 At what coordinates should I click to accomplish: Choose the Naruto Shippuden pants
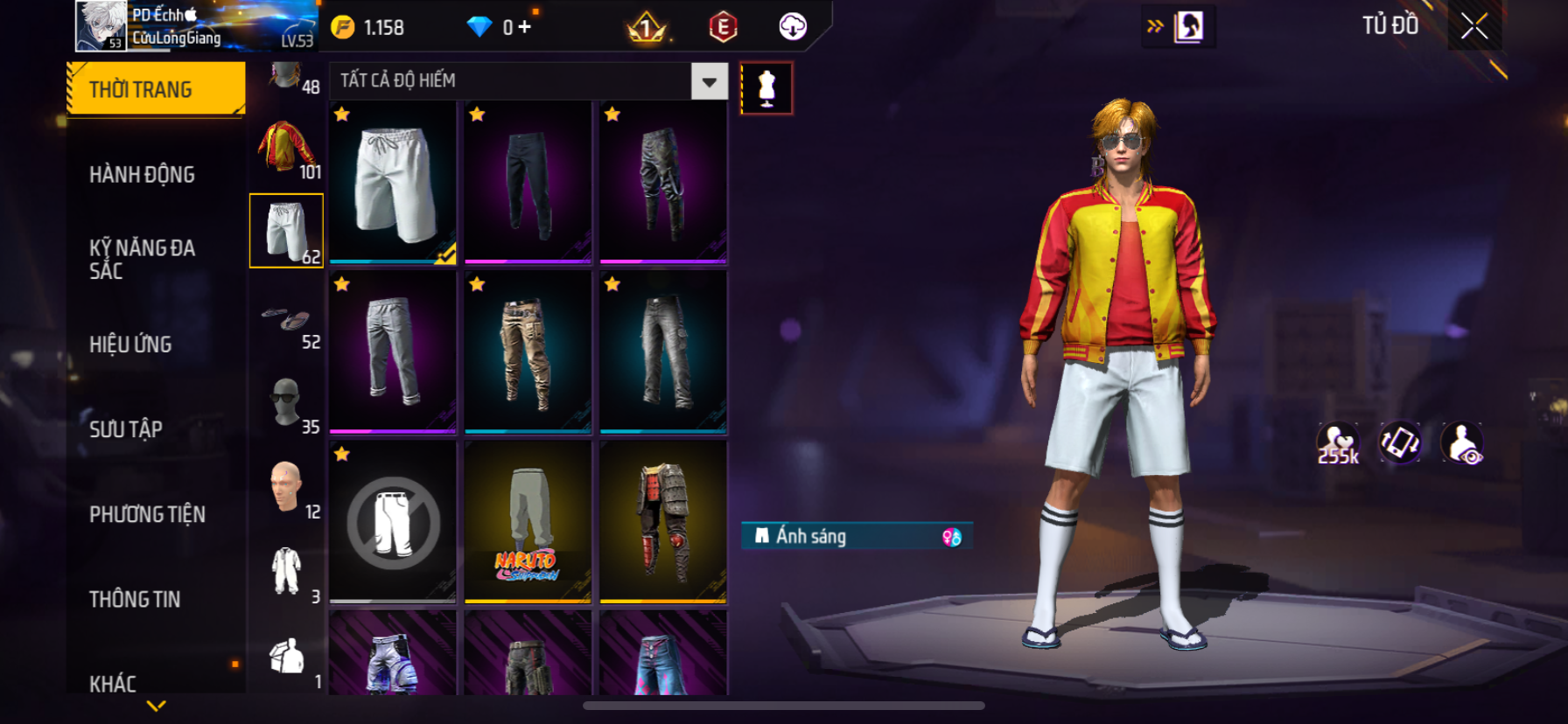pyautogui.click(x=528, y=522)
